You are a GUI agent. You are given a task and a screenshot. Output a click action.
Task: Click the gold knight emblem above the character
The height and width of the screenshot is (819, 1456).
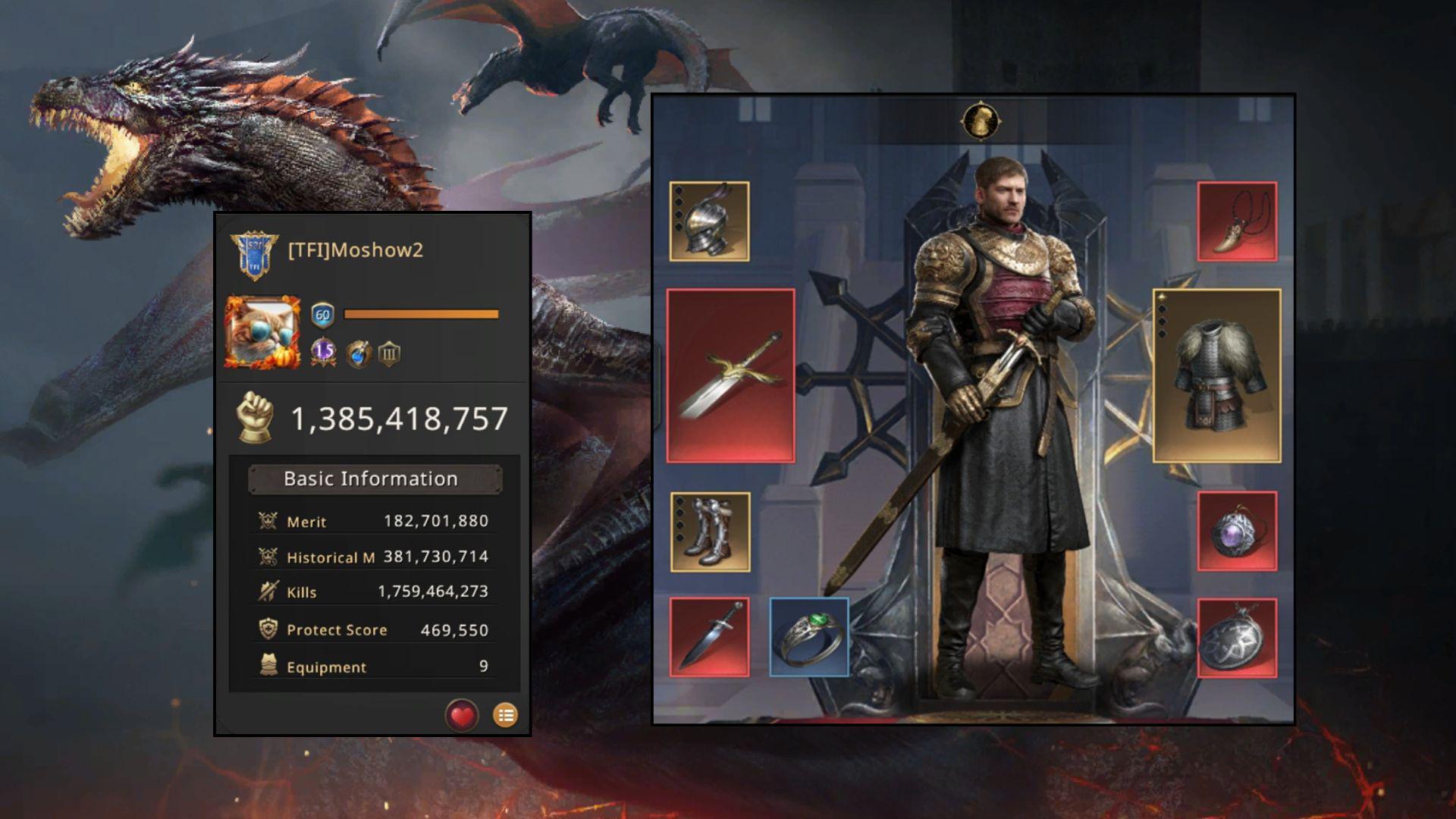[x=981, y=121]
